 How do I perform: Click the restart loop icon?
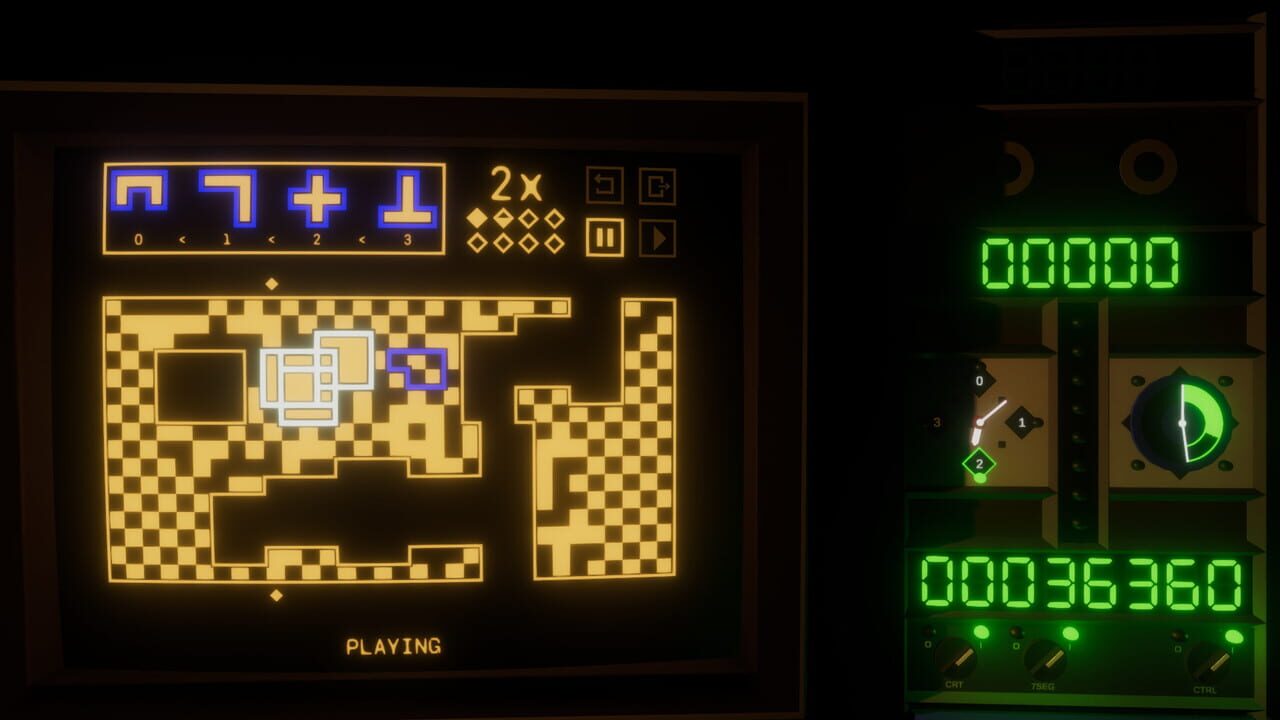click(x=604, y=185)
